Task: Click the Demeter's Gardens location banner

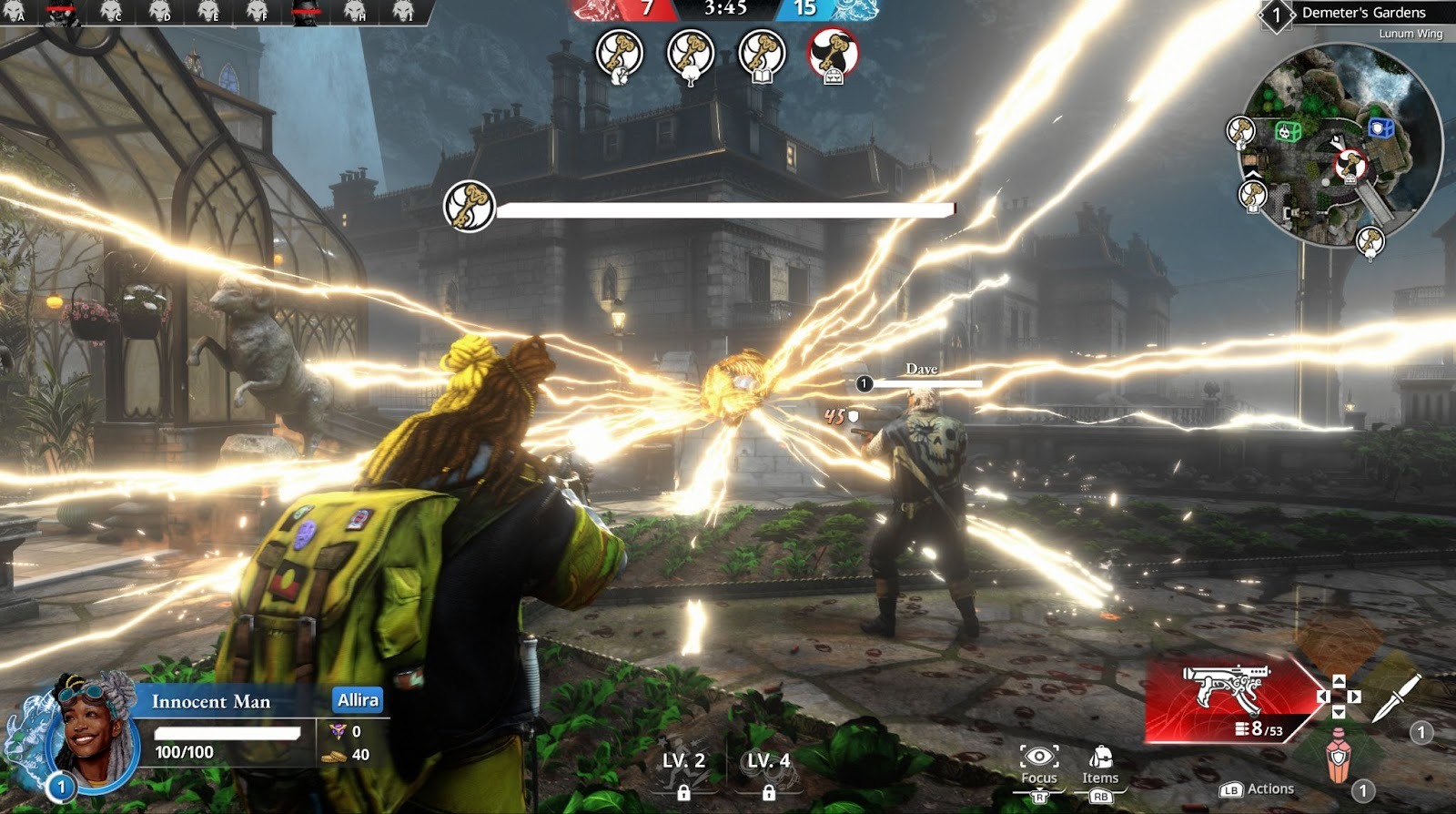Action: click(1362, 13)
